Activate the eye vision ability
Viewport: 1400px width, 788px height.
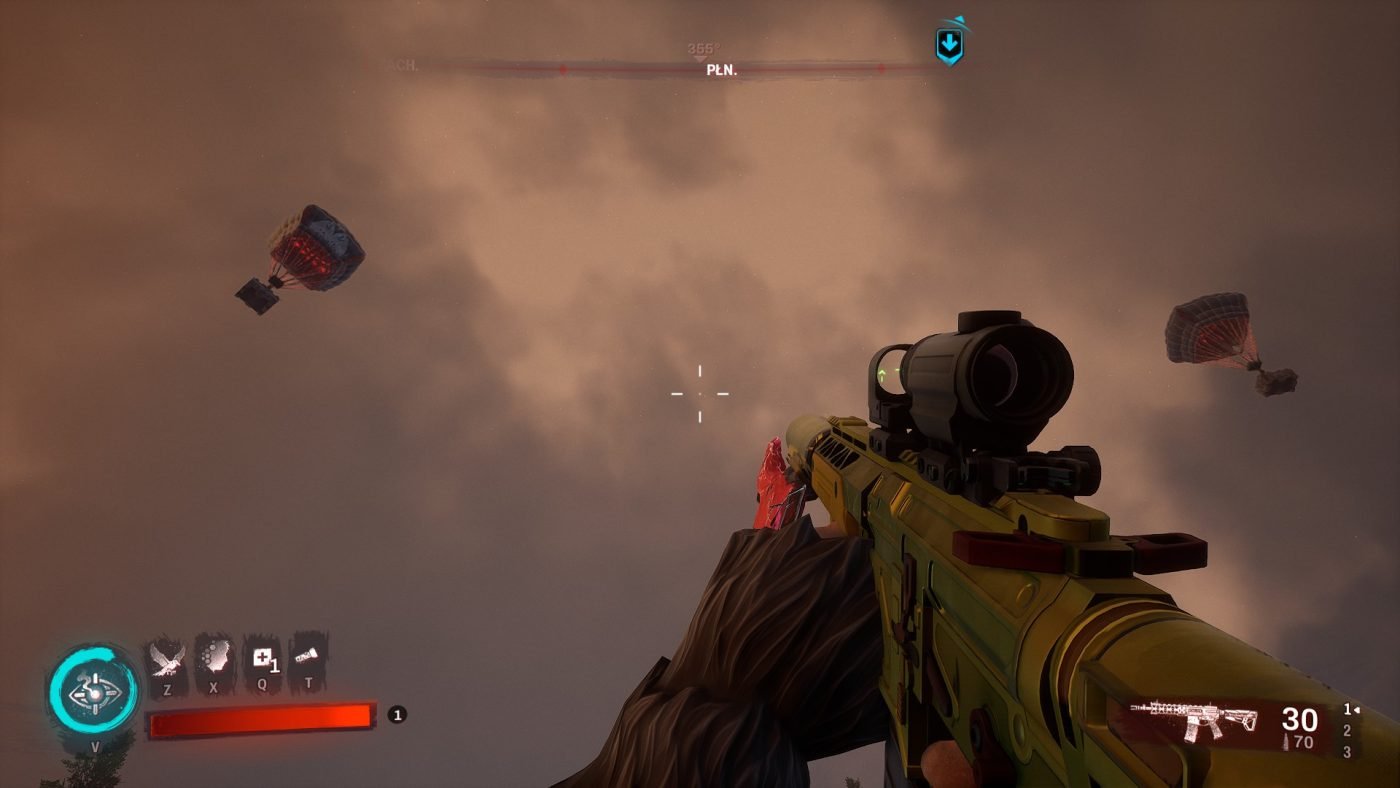93,692
